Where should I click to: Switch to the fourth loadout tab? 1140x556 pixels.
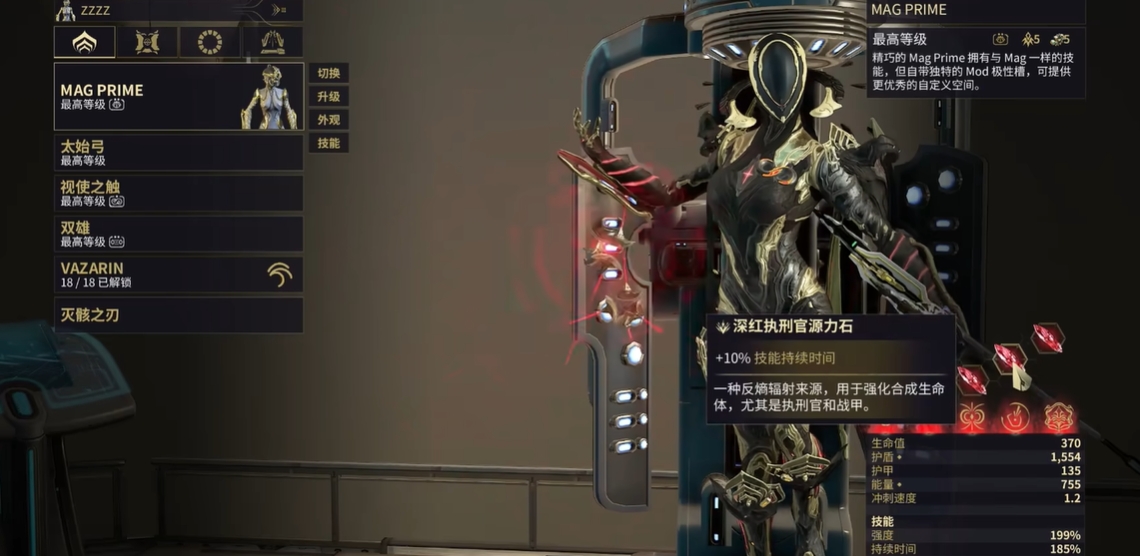click(272, 42)
